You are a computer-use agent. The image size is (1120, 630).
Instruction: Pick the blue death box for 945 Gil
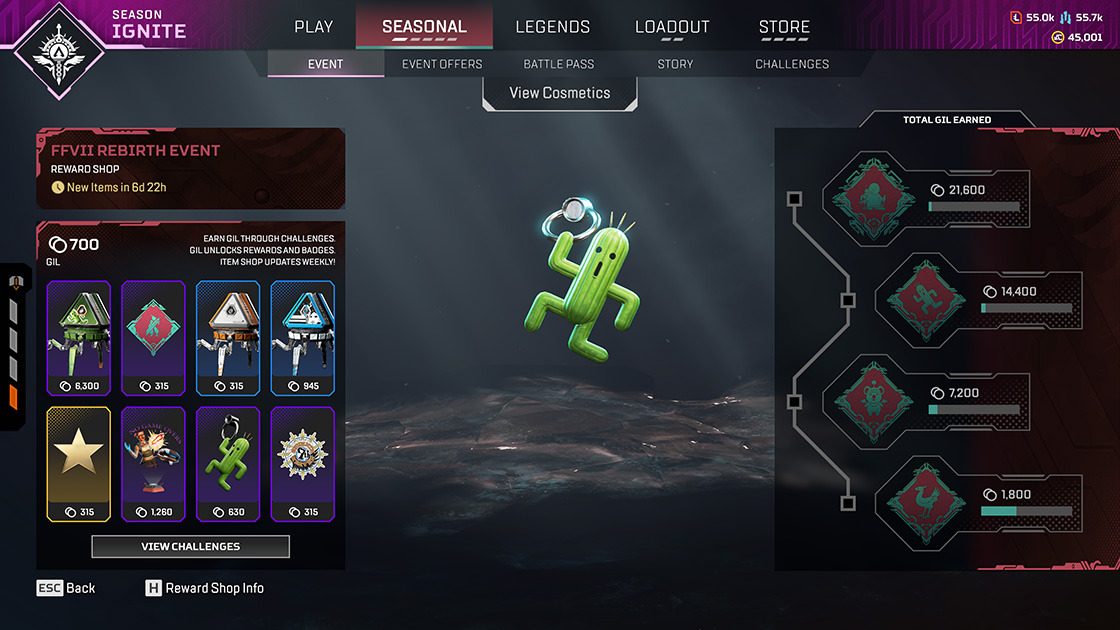303,338
